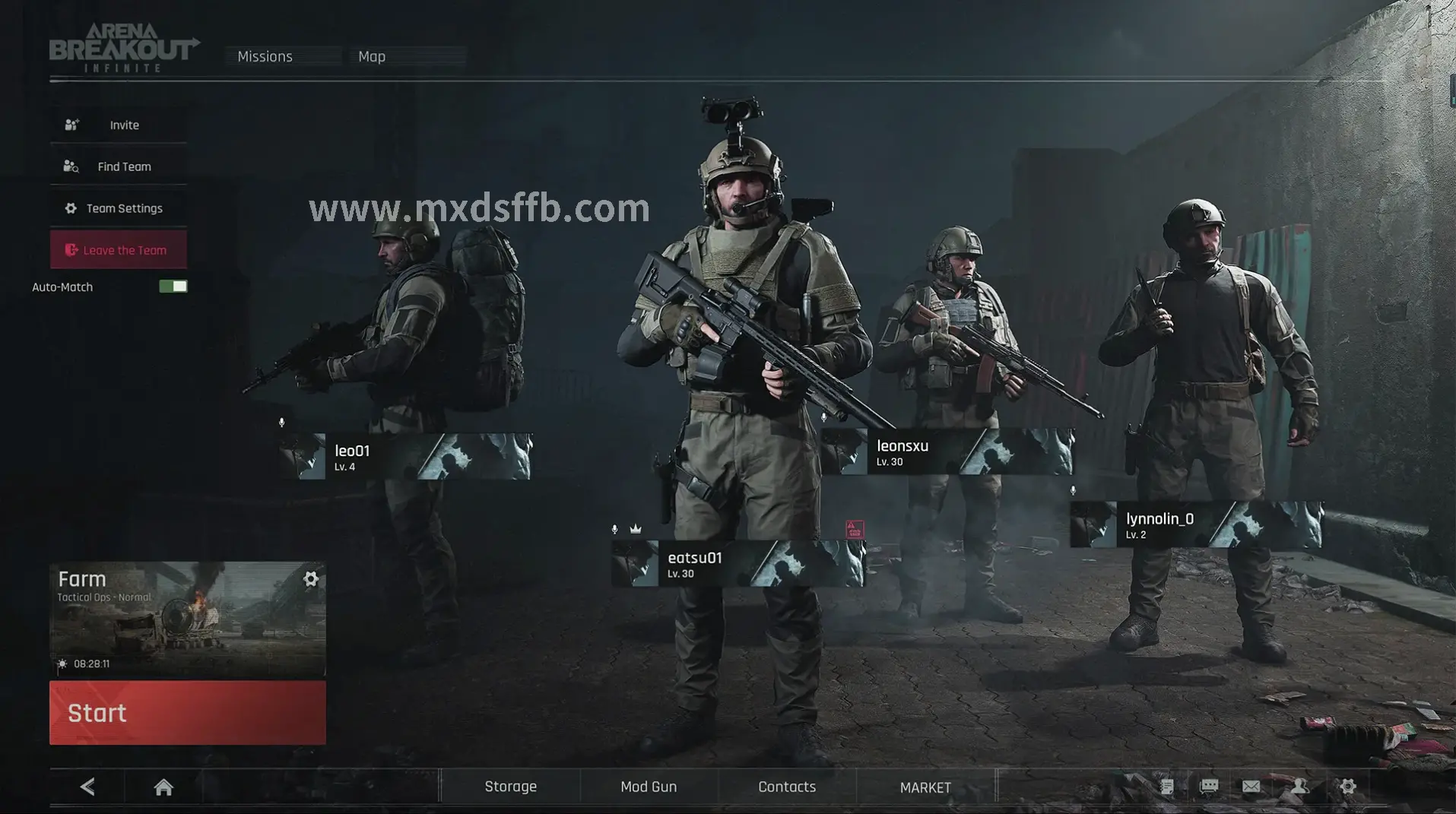The image size is (1456, 814).
Task: Go back with the arrow button
Action: click(87, 787)
